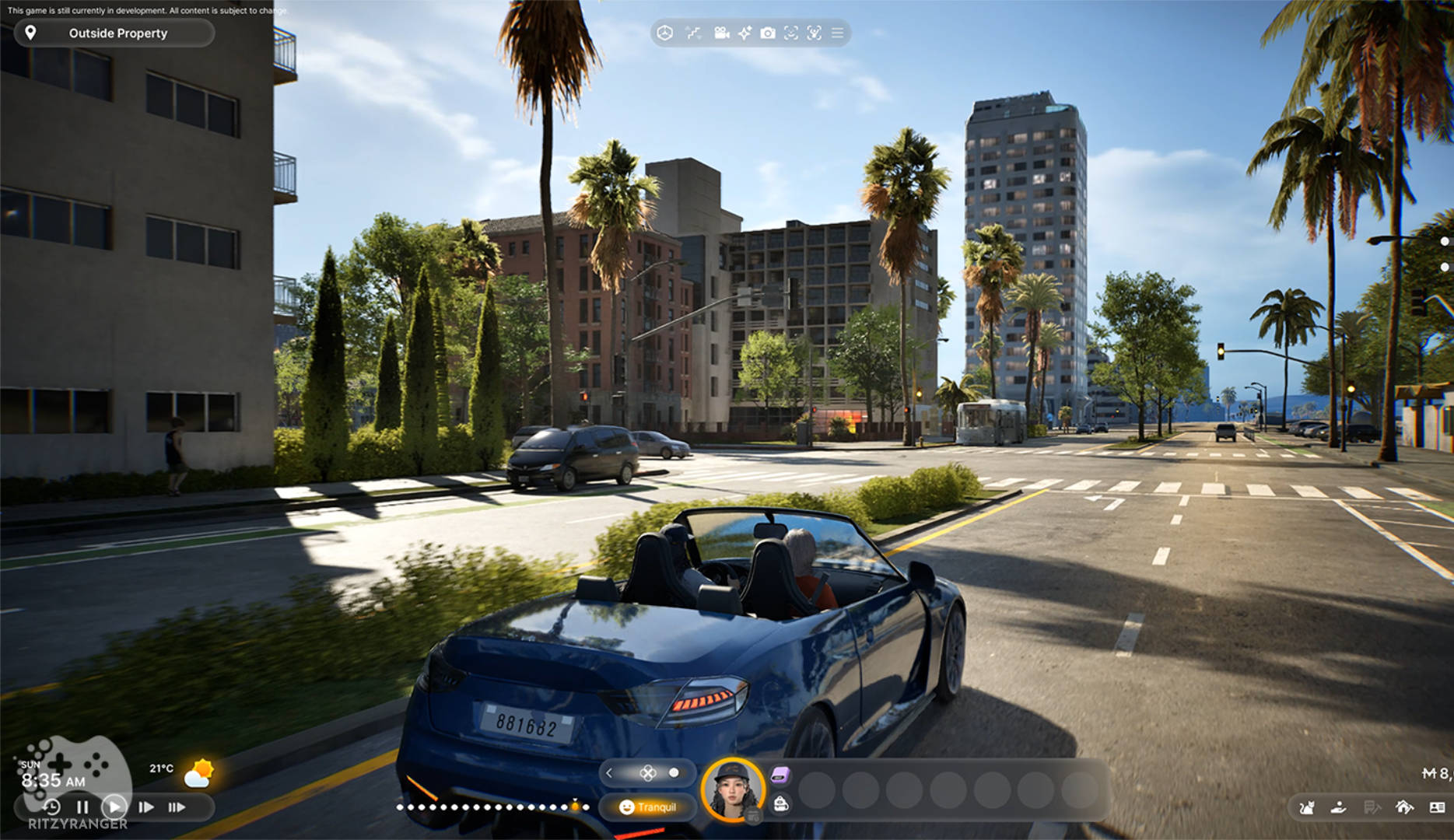Switch to triple fast-forward speed
The image size is (1454, 840).
(x=177, y=807)
